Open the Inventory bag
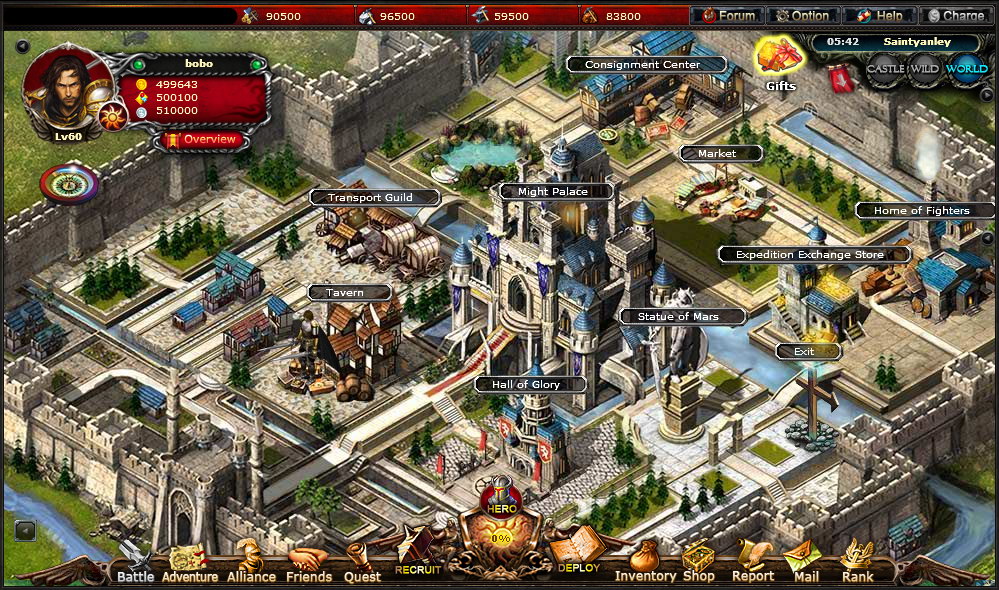Image resolution: width=999 pixels, height=590 pixels. point(645,564)
